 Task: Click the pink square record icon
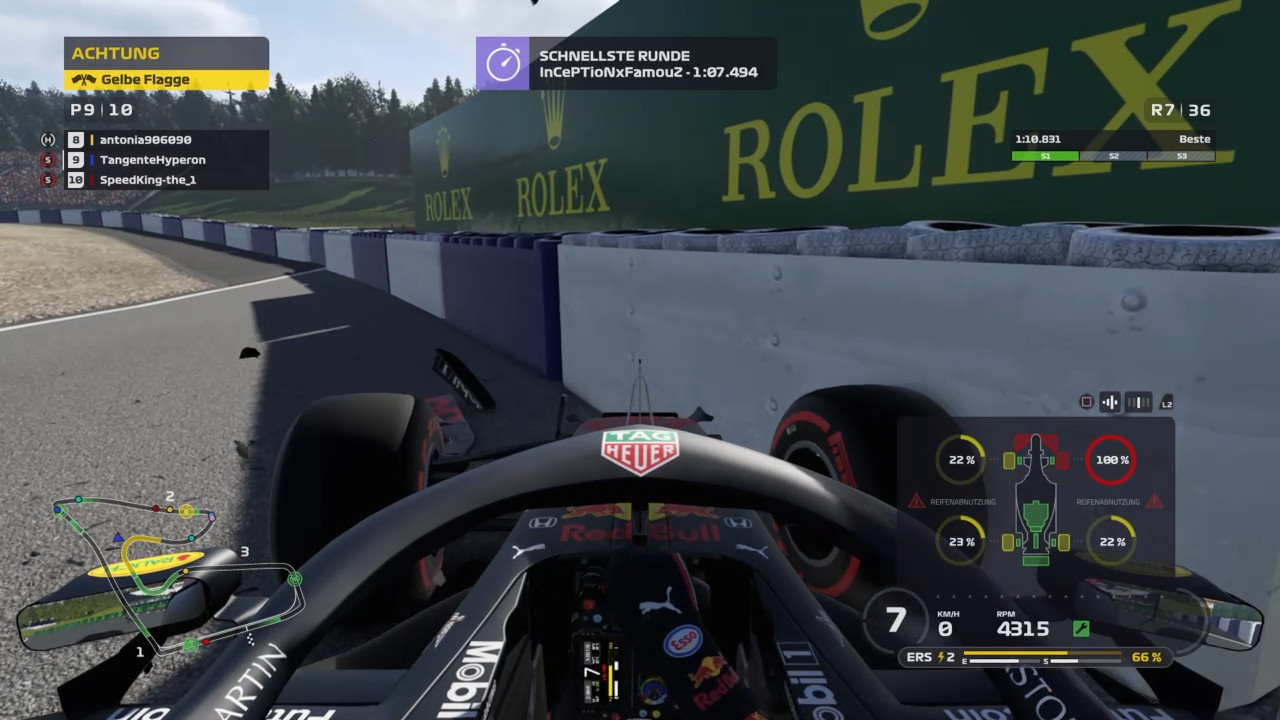point(1086,402)
